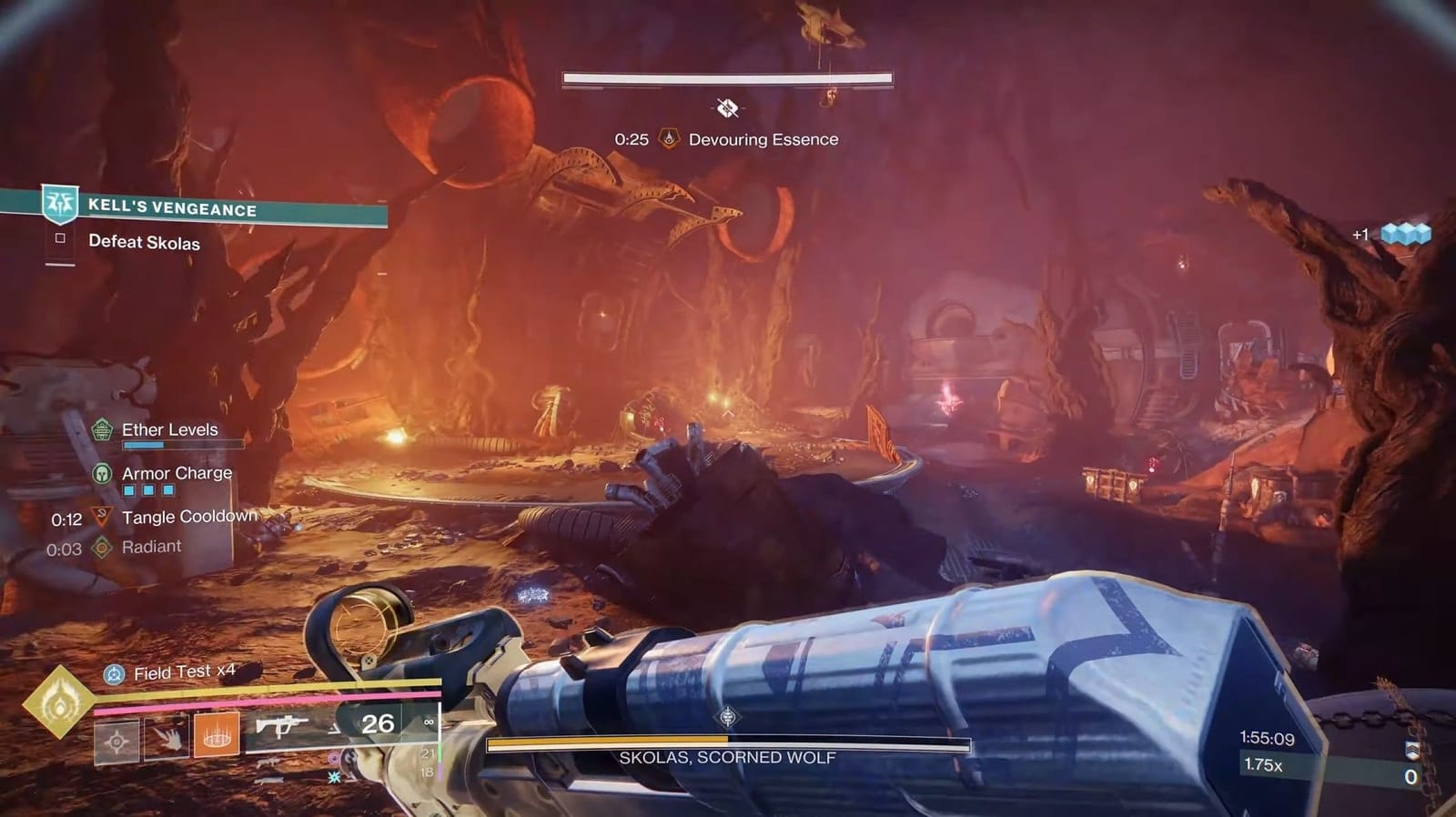Select the Solar grenade ability icon

tap(216, 737)
